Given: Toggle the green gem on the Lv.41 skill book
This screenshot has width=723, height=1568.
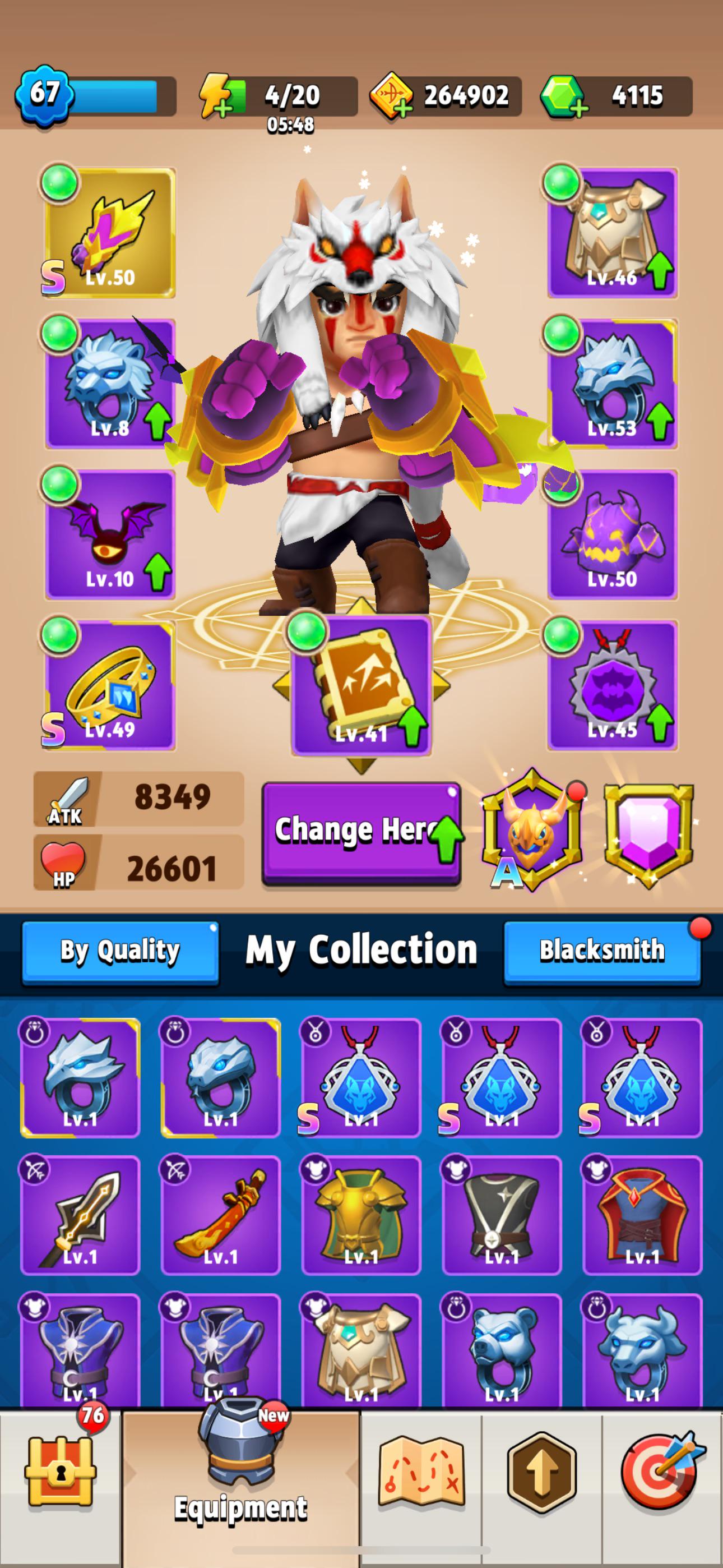Looking at the screenshot, I should 305,633.
